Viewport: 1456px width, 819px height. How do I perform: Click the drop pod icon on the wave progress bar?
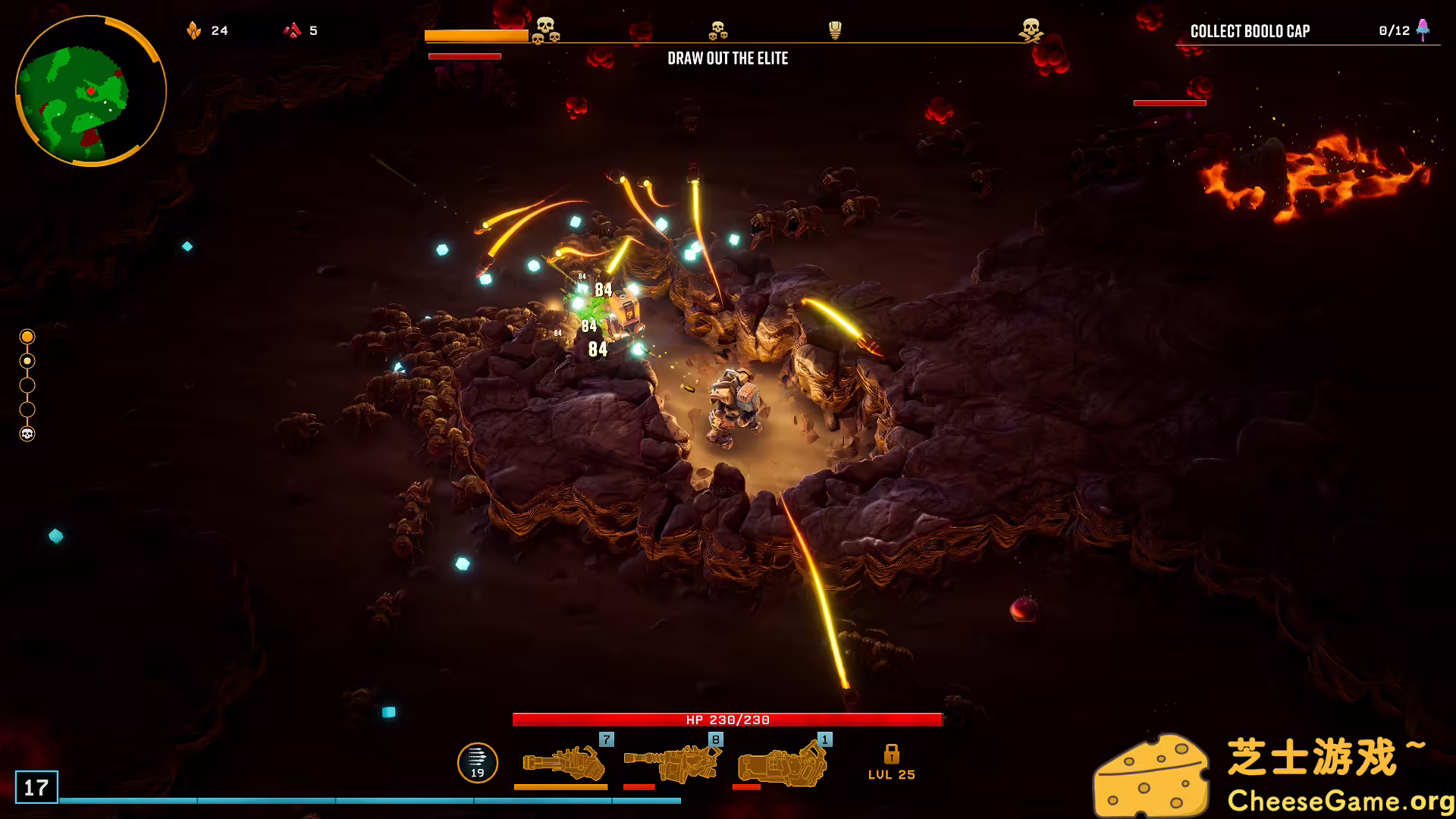click(834, 30)
